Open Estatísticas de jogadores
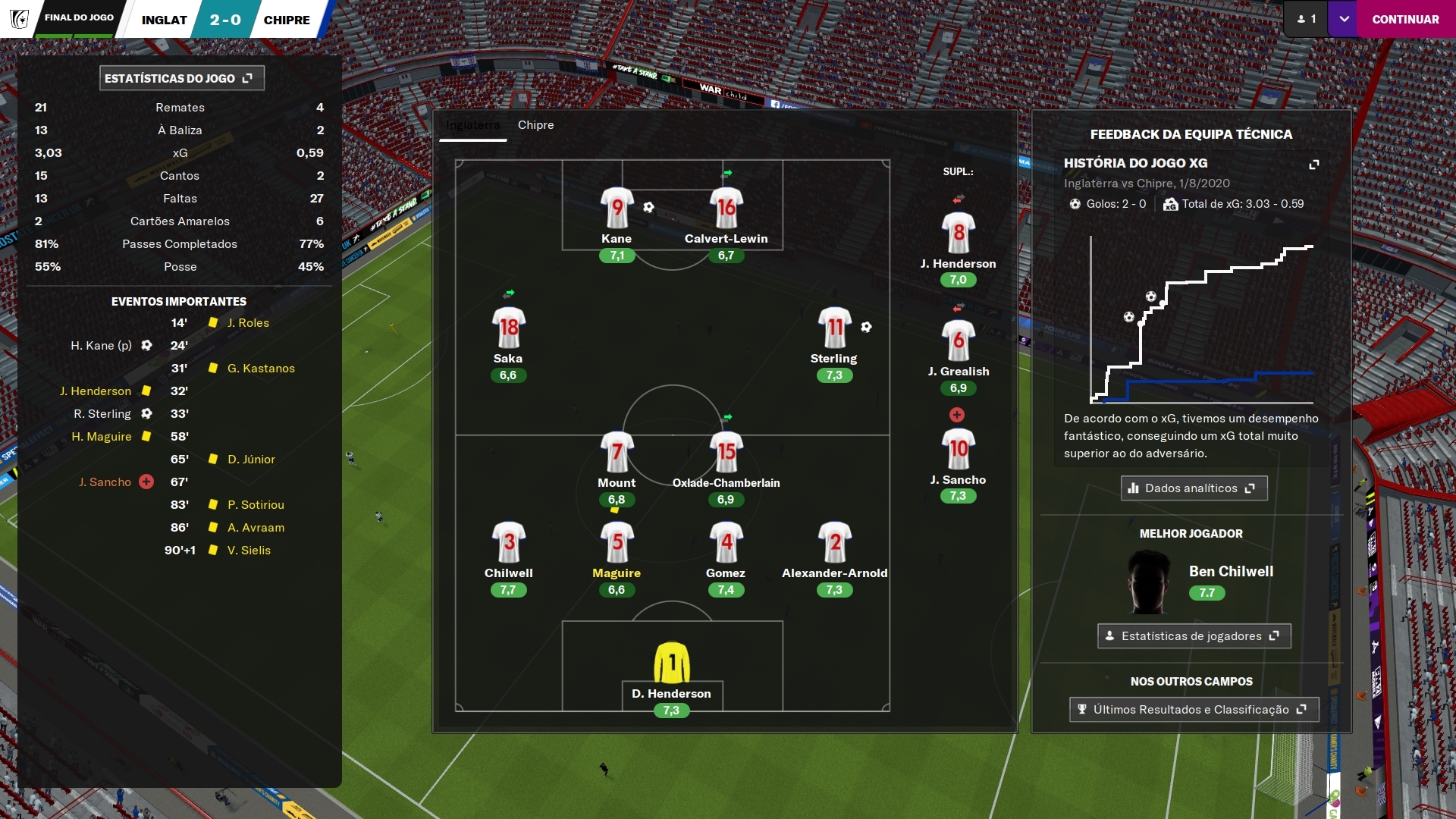 pyautogui.click(x=1194, y=636)
